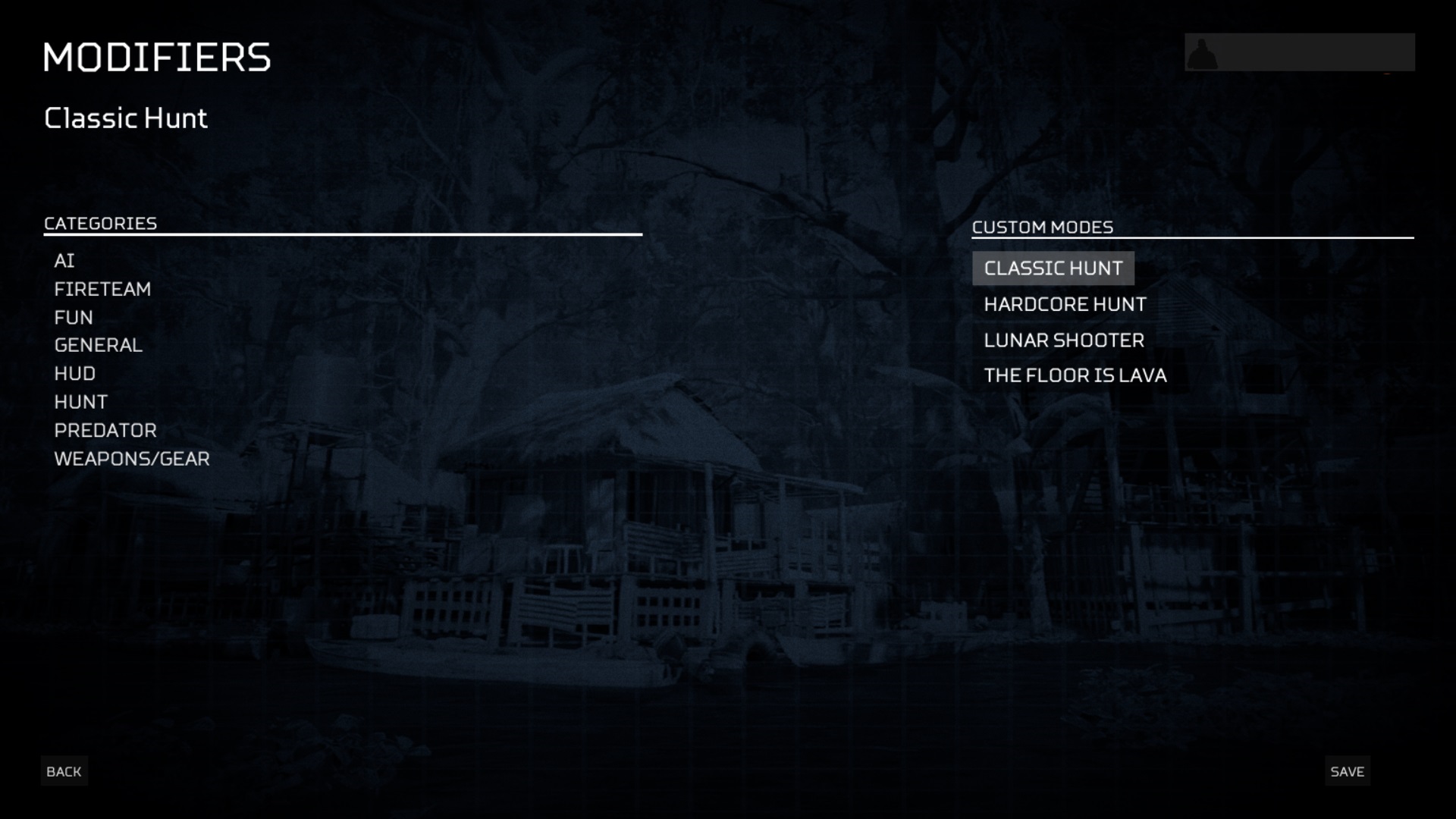Image resolution: width=1456 pixels, height=819 pixels.
Task: Go back with the Back button
Action: (64, 771)
